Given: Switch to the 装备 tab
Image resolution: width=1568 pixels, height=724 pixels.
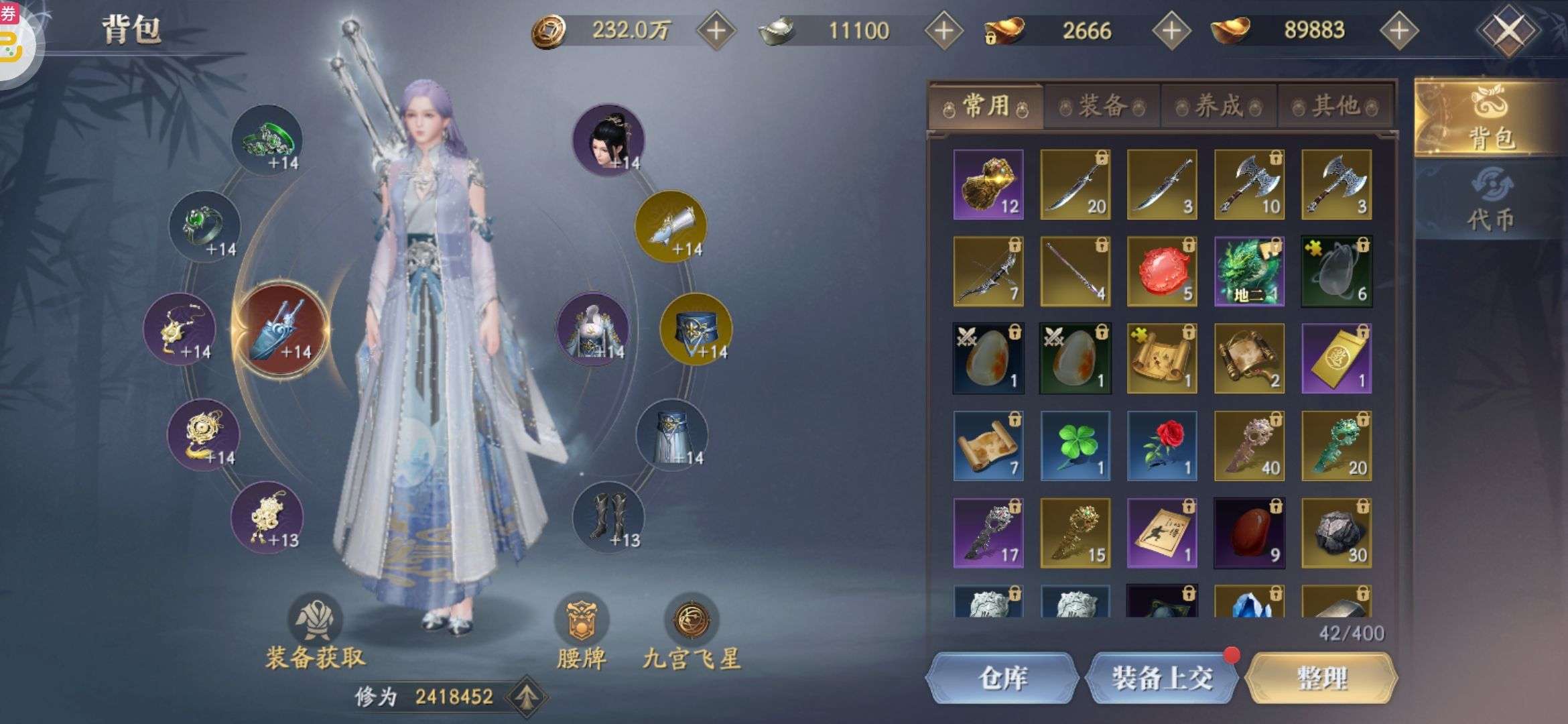Looking at the screenshot, I should tap(1102, 106).
